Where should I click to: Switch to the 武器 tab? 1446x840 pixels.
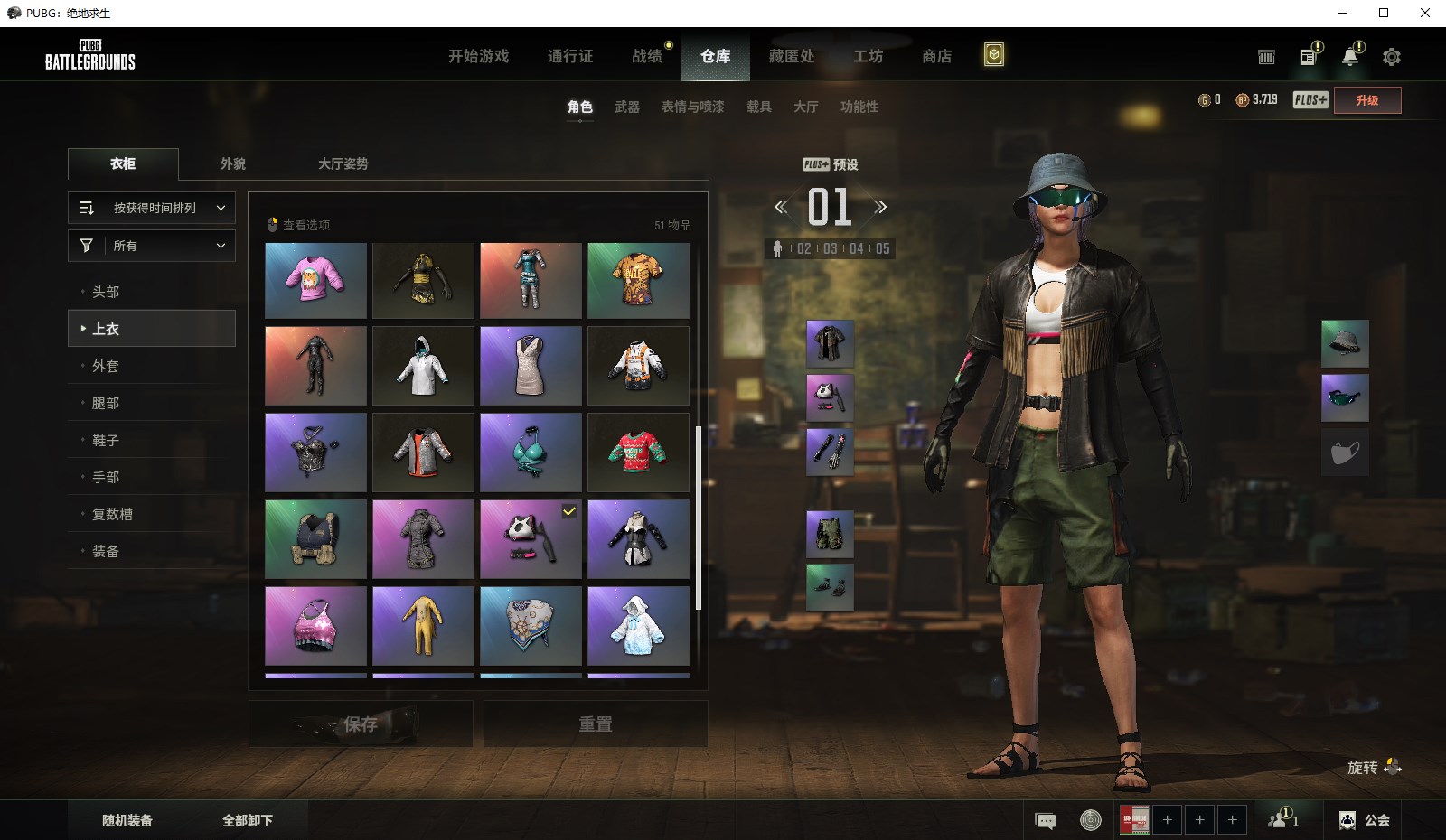[x=629, y=107]
